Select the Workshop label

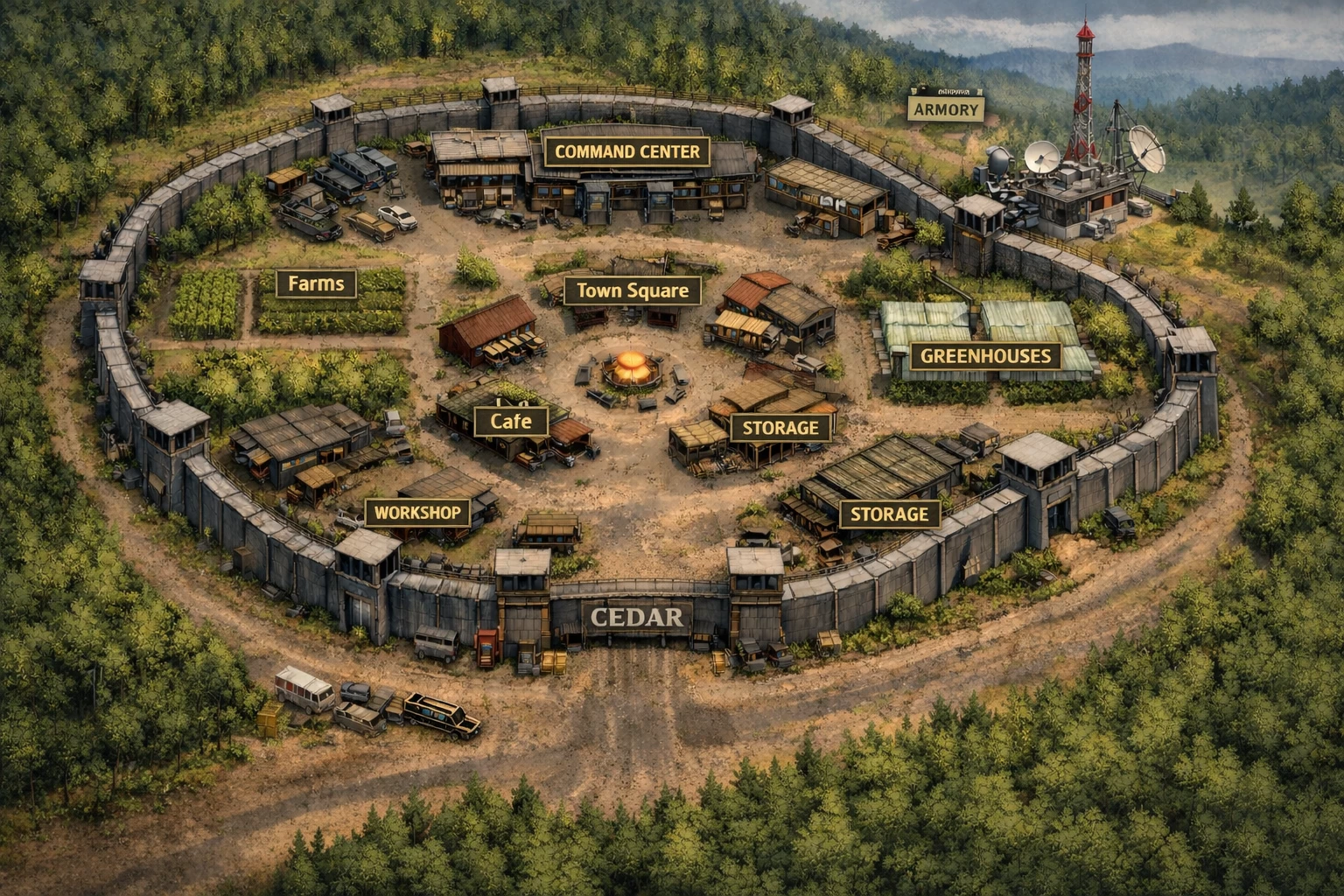click(417, 512)
